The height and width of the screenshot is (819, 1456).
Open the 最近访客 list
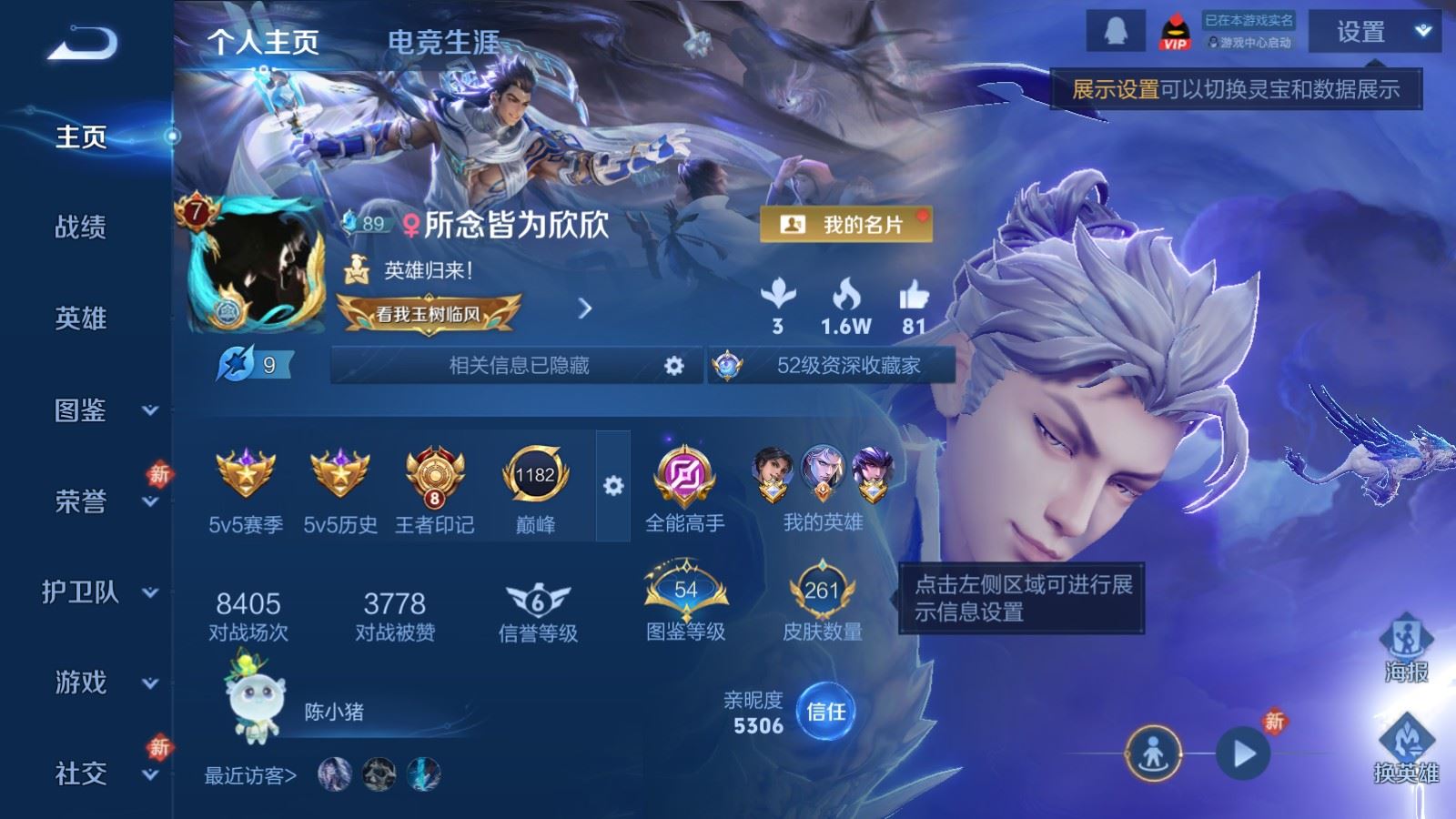[250, 775]
